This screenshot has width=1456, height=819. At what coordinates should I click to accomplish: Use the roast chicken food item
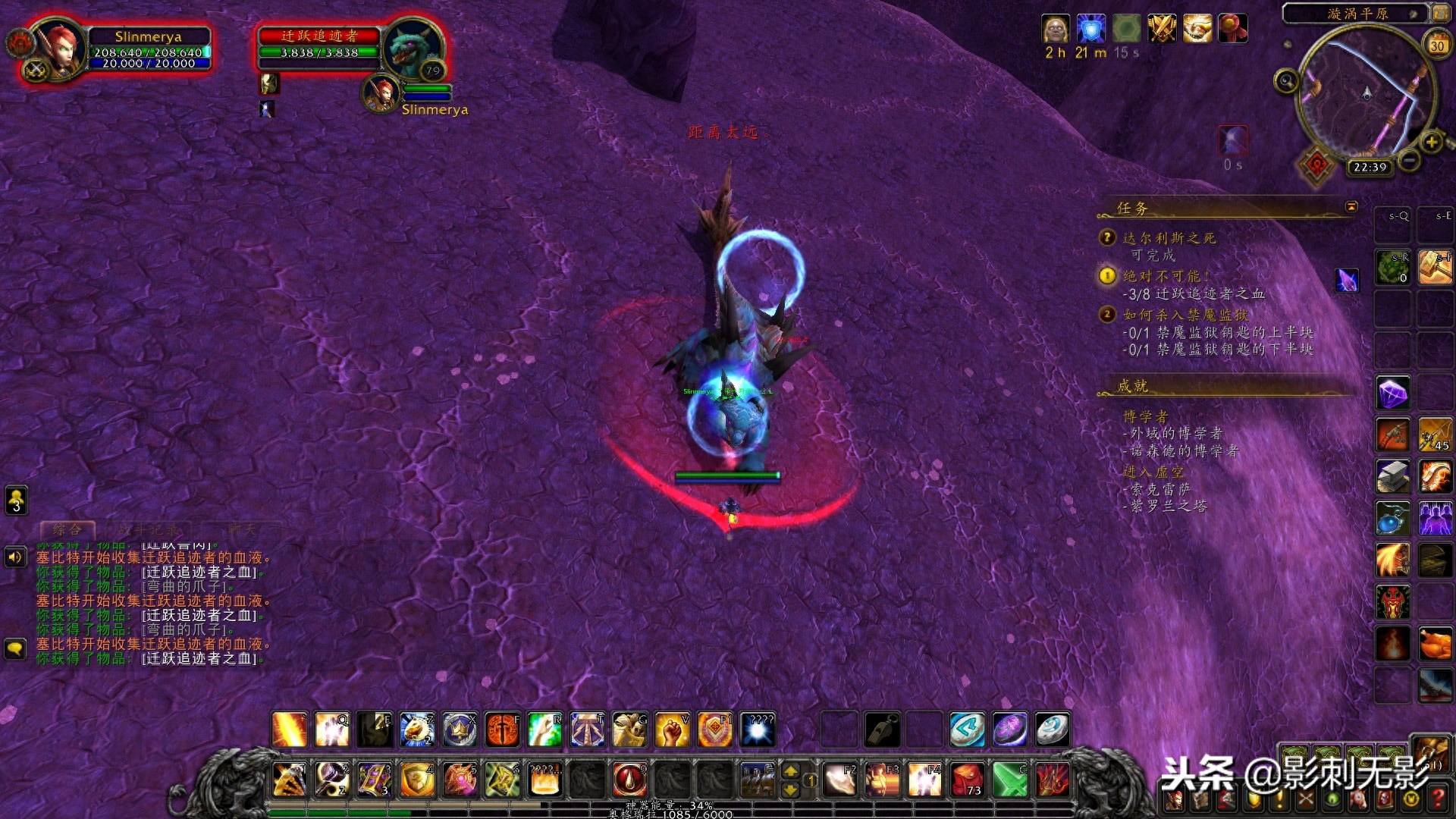coord(1435,645)
